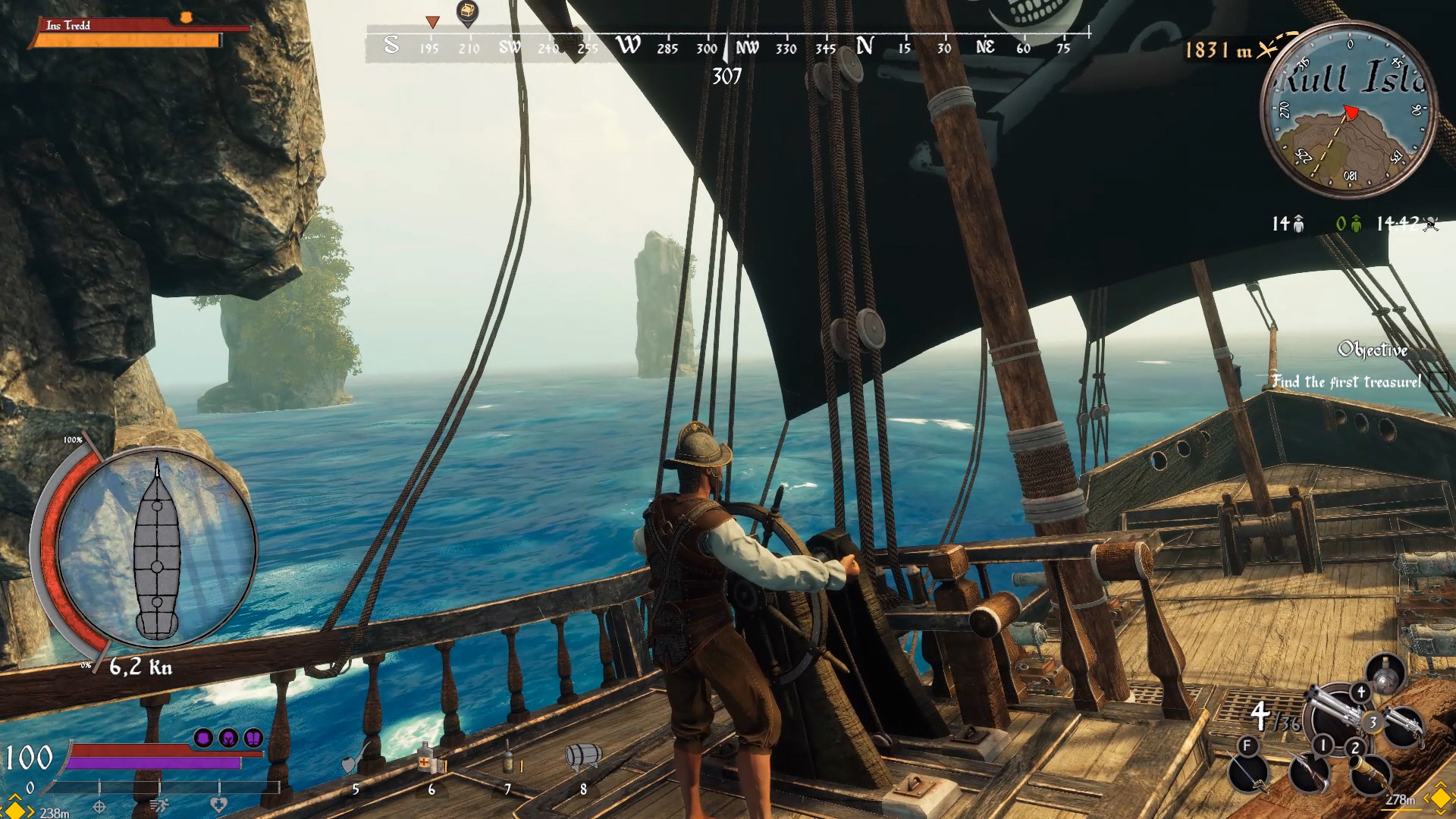The height and width of the screenshot is (819, 1456).
Task: Click the skull-and-bones clock icon
Action: [x=1429, y=224]
